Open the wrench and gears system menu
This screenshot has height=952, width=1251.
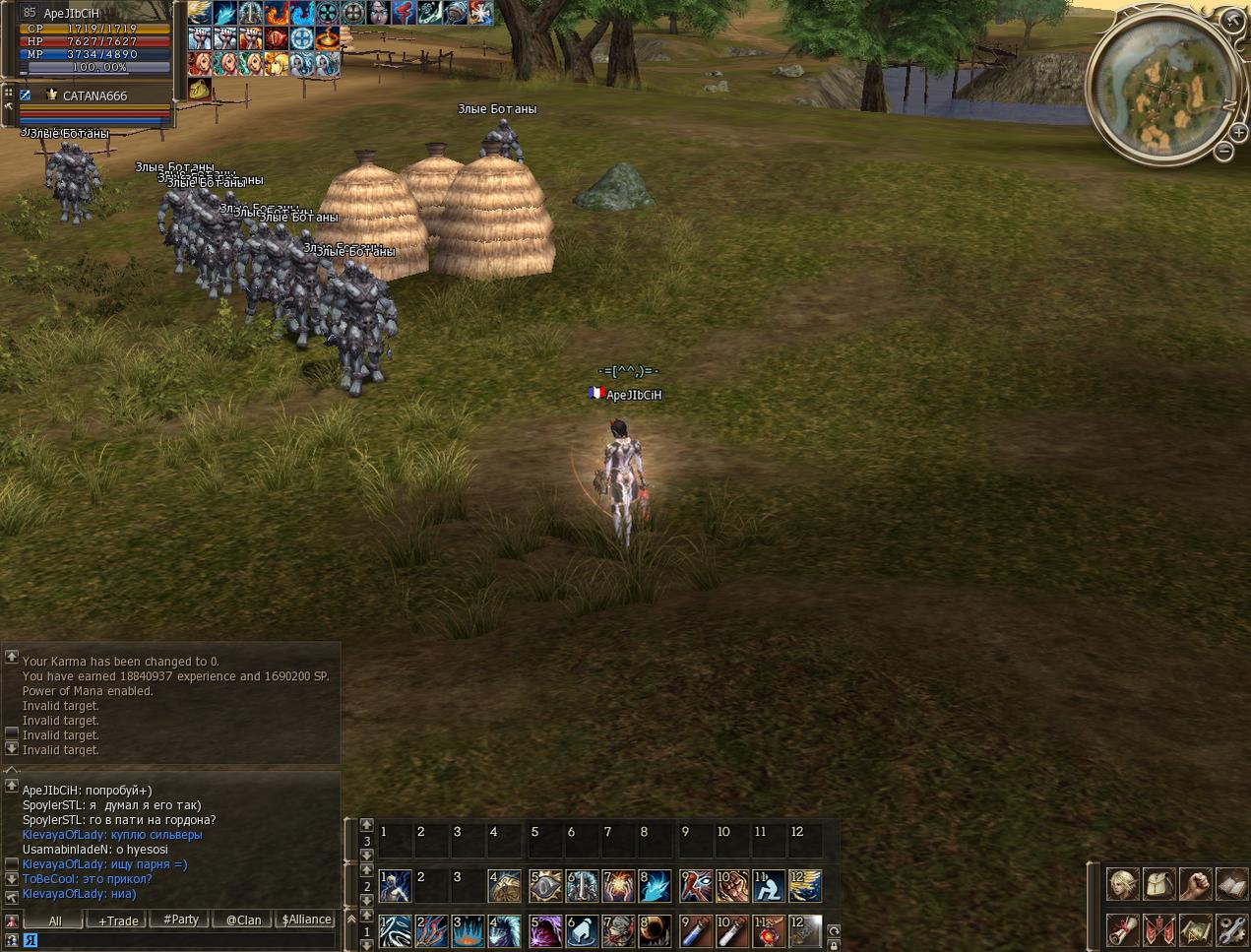1231,928
